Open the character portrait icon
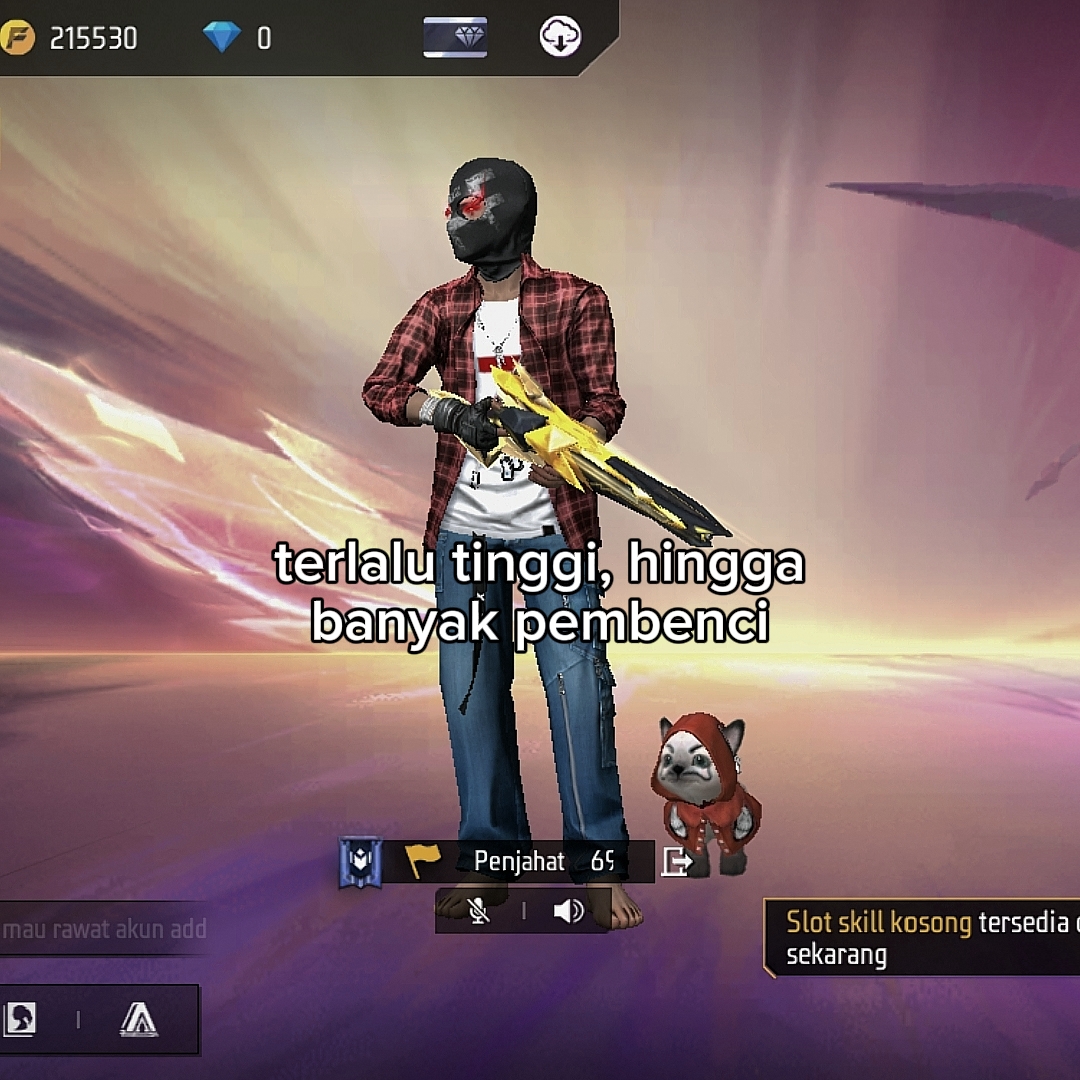The height and width of the screenshot is (1080, 1080). pos(22,1019)
